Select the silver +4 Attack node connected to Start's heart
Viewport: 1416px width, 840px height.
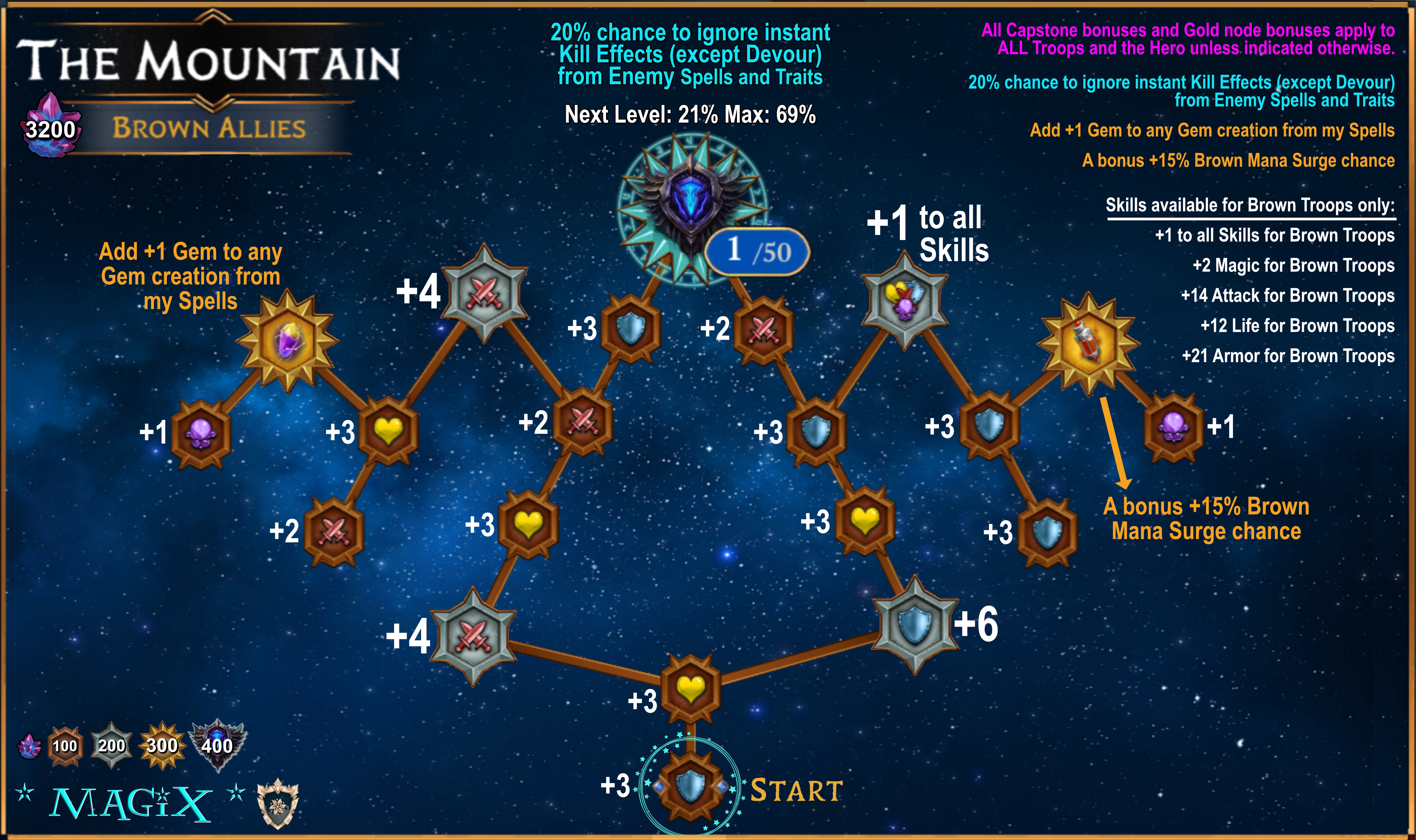pos(473,636)
